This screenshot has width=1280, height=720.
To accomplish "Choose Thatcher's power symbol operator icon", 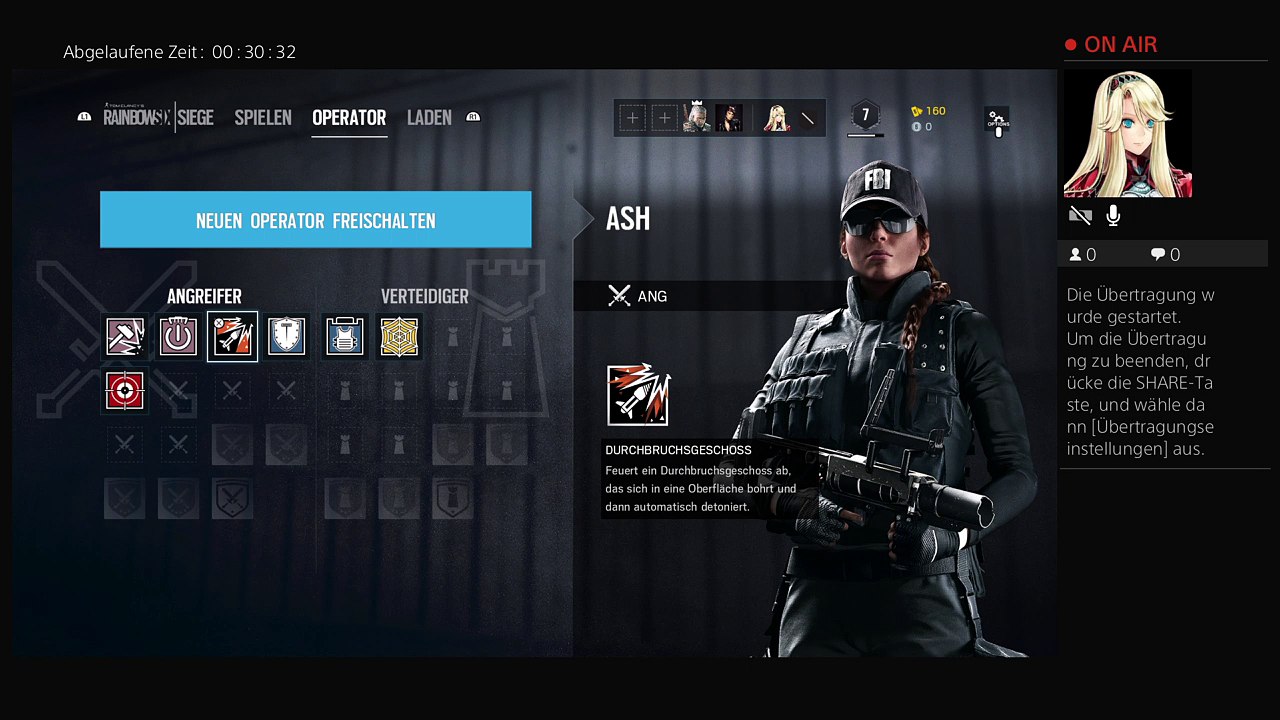I will [x=178, y=337].
